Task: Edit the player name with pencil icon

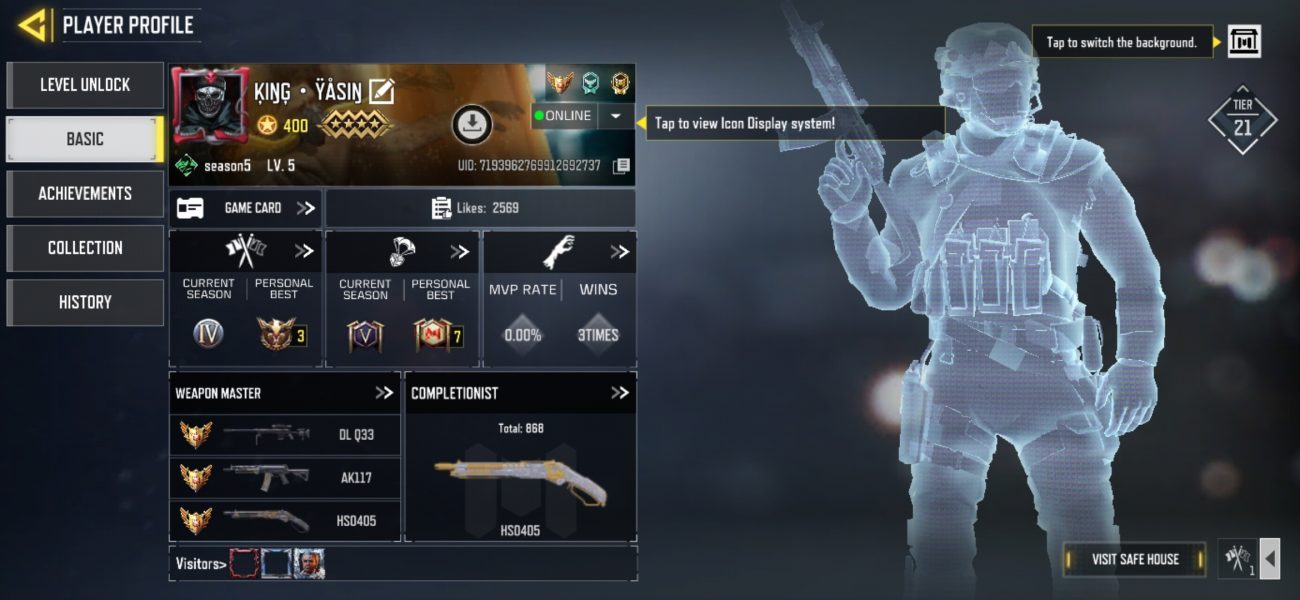Action: point(381,92)
